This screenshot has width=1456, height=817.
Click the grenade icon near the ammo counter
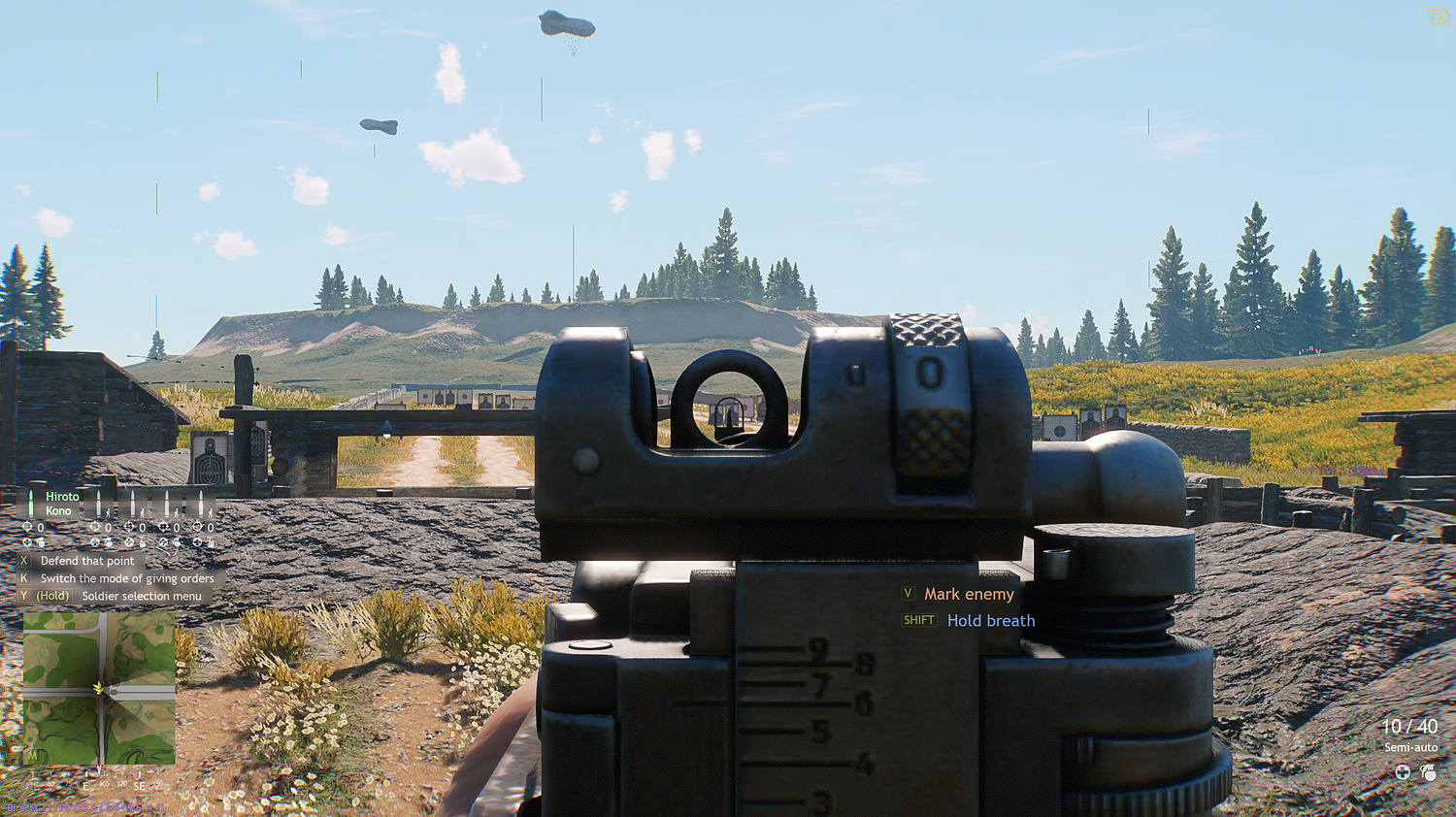pos(1429,772)
